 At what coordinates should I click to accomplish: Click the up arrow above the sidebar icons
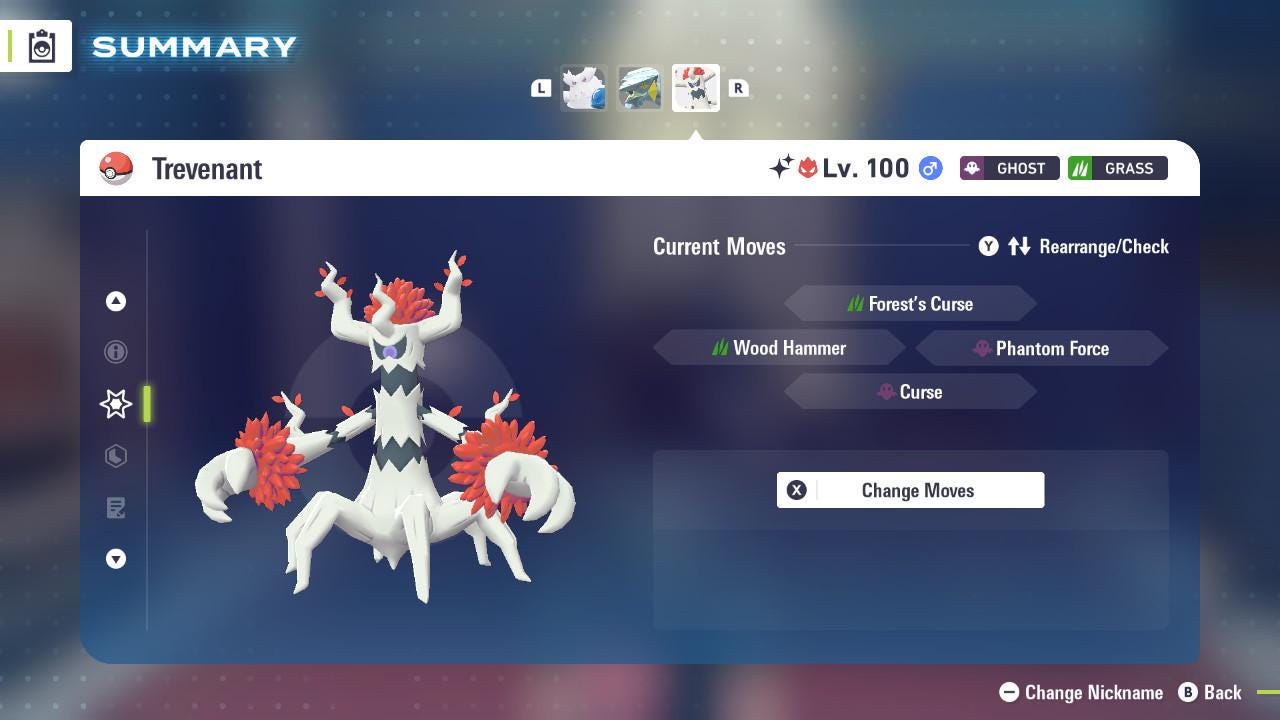[x=116, y=301]
